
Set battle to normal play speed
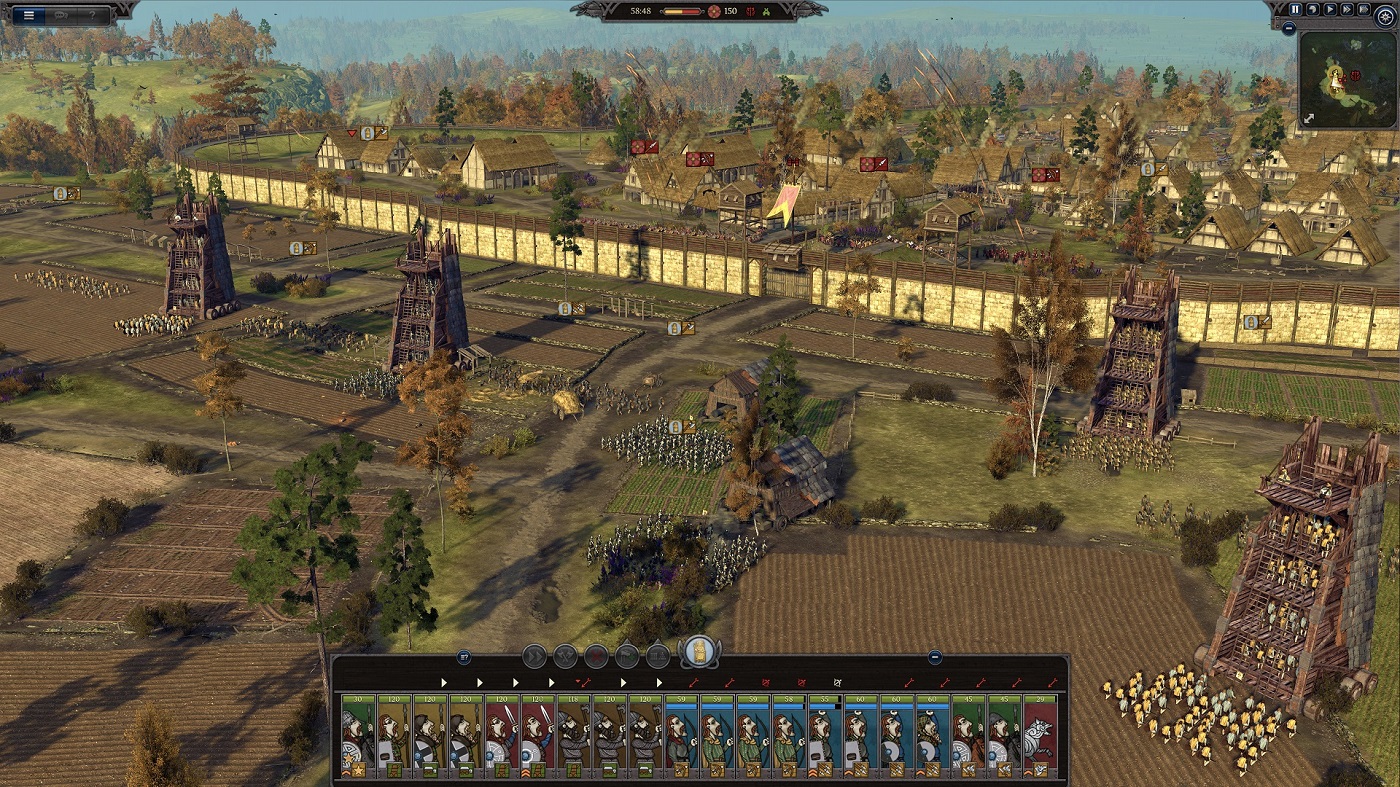(1330, 9)
